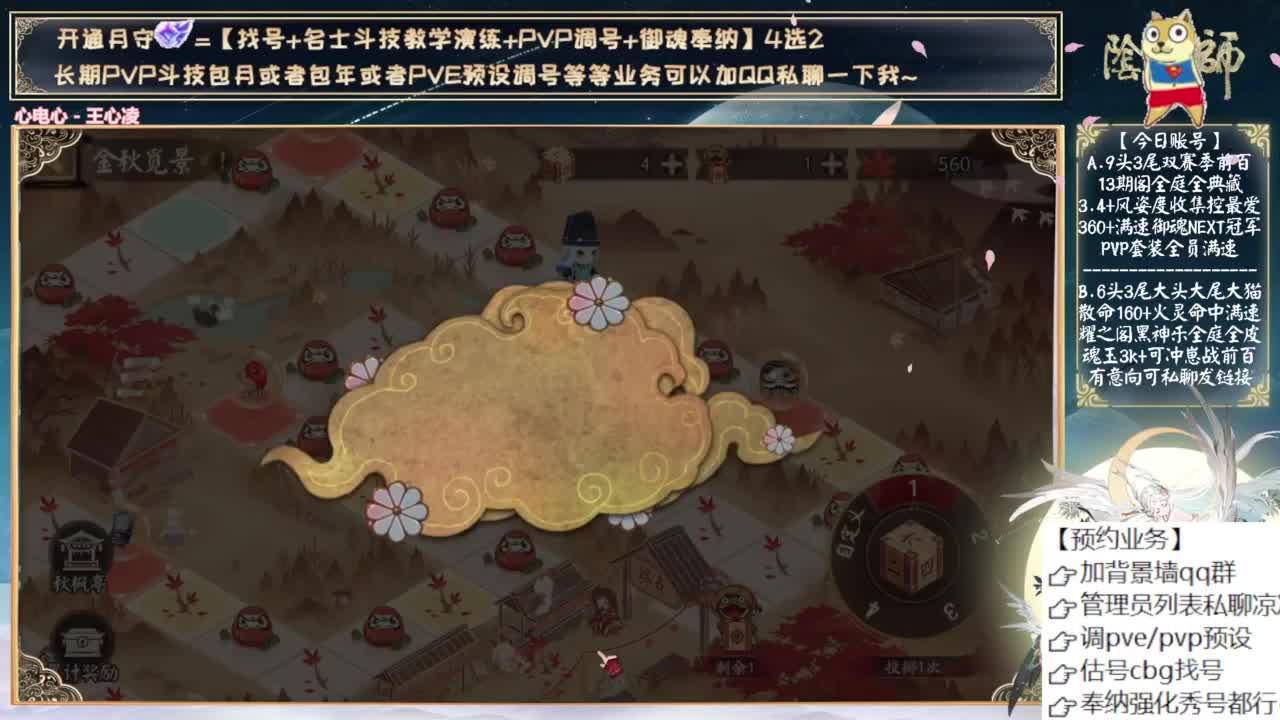Viewport: 1280px width, 720px height.
Task: Select number 3 segment of the dice wheel
Action: pyautogui.click(x=953, y=610)
